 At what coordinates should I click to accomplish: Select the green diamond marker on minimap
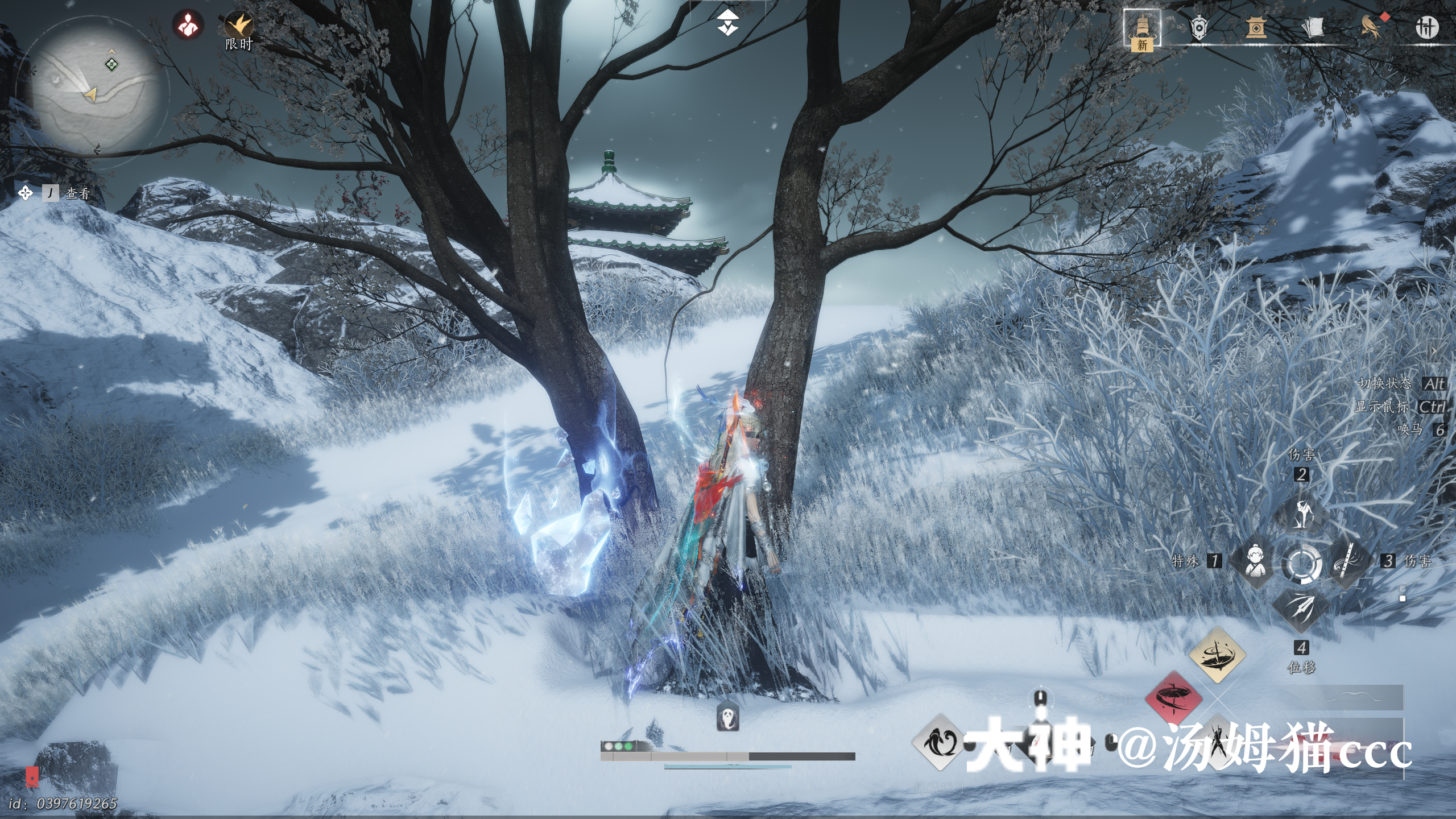click(x=112, y=64)
